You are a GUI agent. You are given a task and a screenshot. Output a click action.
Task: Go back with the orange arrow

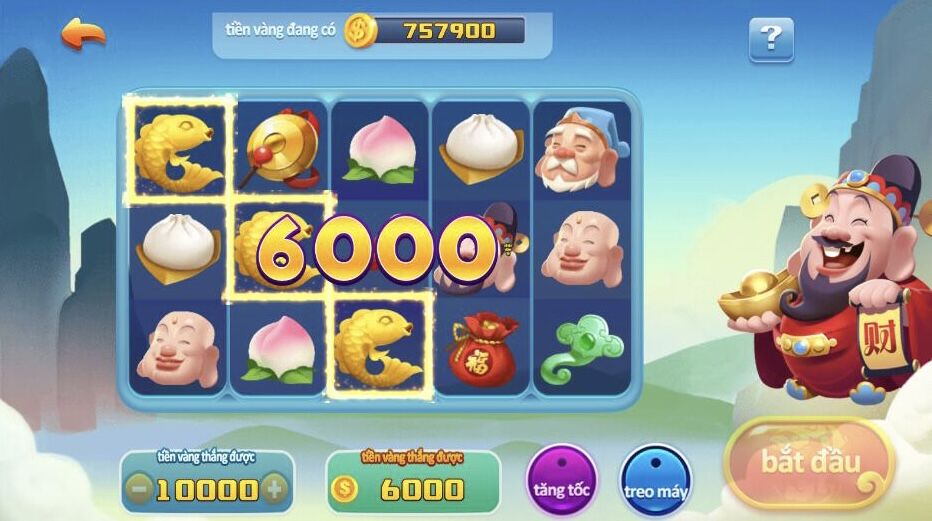pos(84,33)
